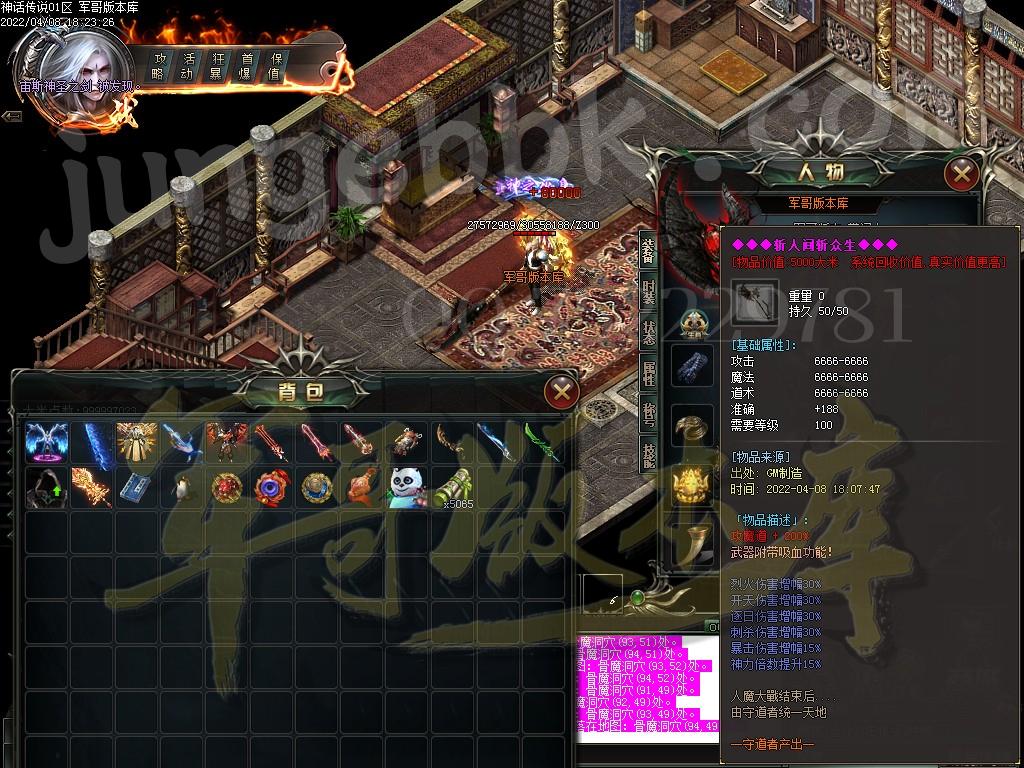Image resolution: width=1024 pixels, height=768 pixels.
Task: Switch to the 装备 equipment tab
Action: click(x=648, y=250)
